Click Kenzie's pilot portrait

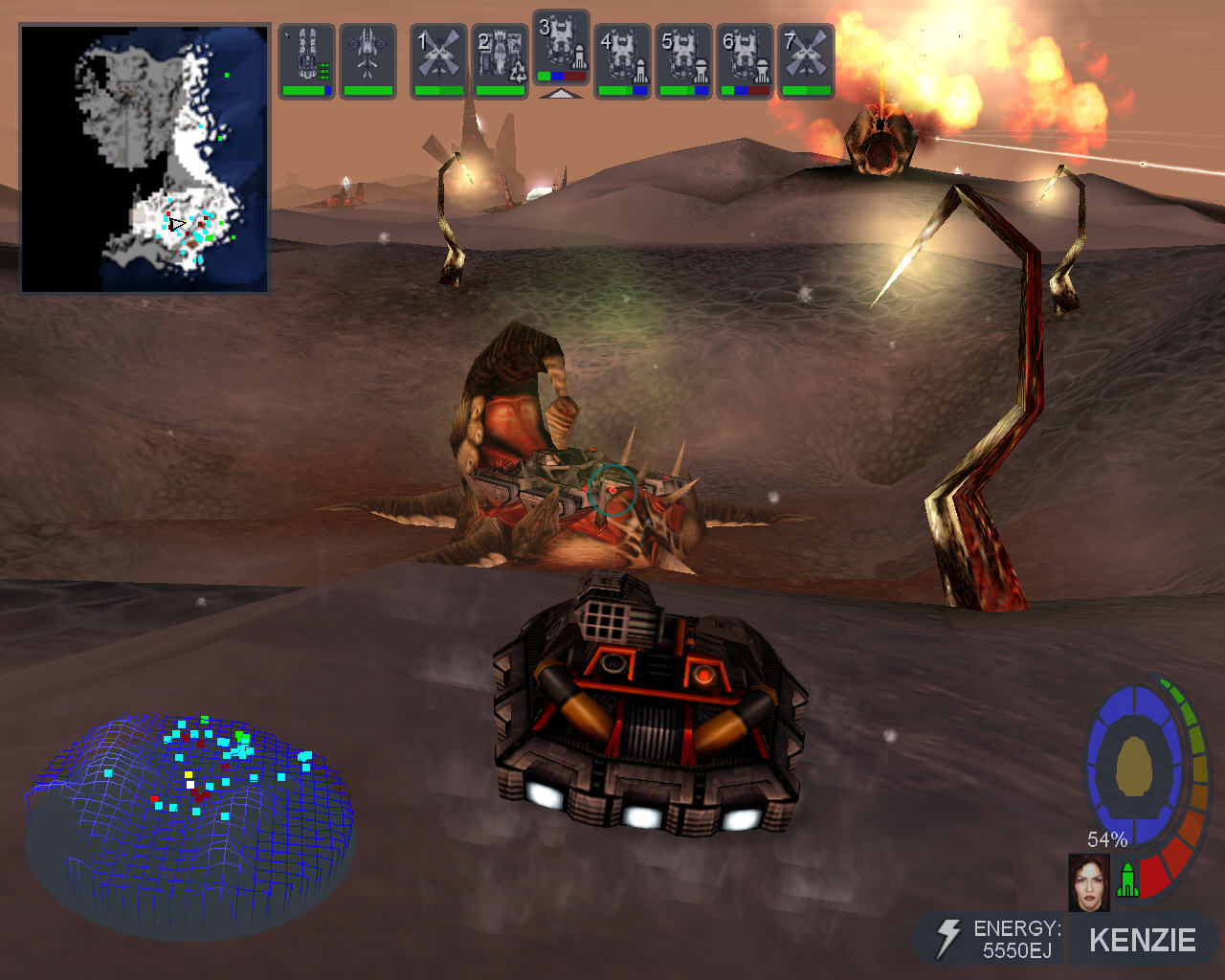[1088, 881]
